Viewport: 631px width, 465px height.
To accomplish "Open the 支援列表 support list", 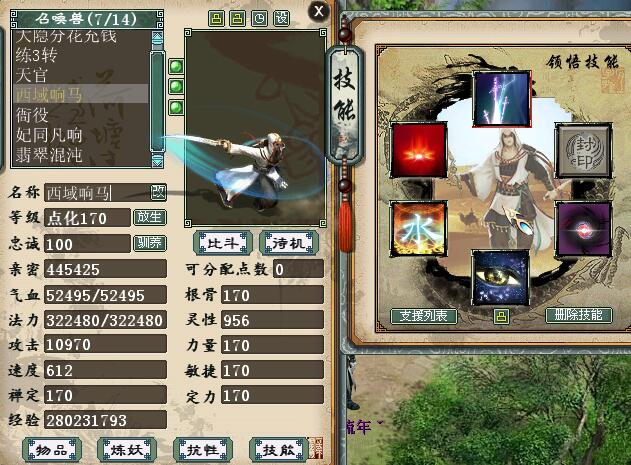I will point(424,316).
